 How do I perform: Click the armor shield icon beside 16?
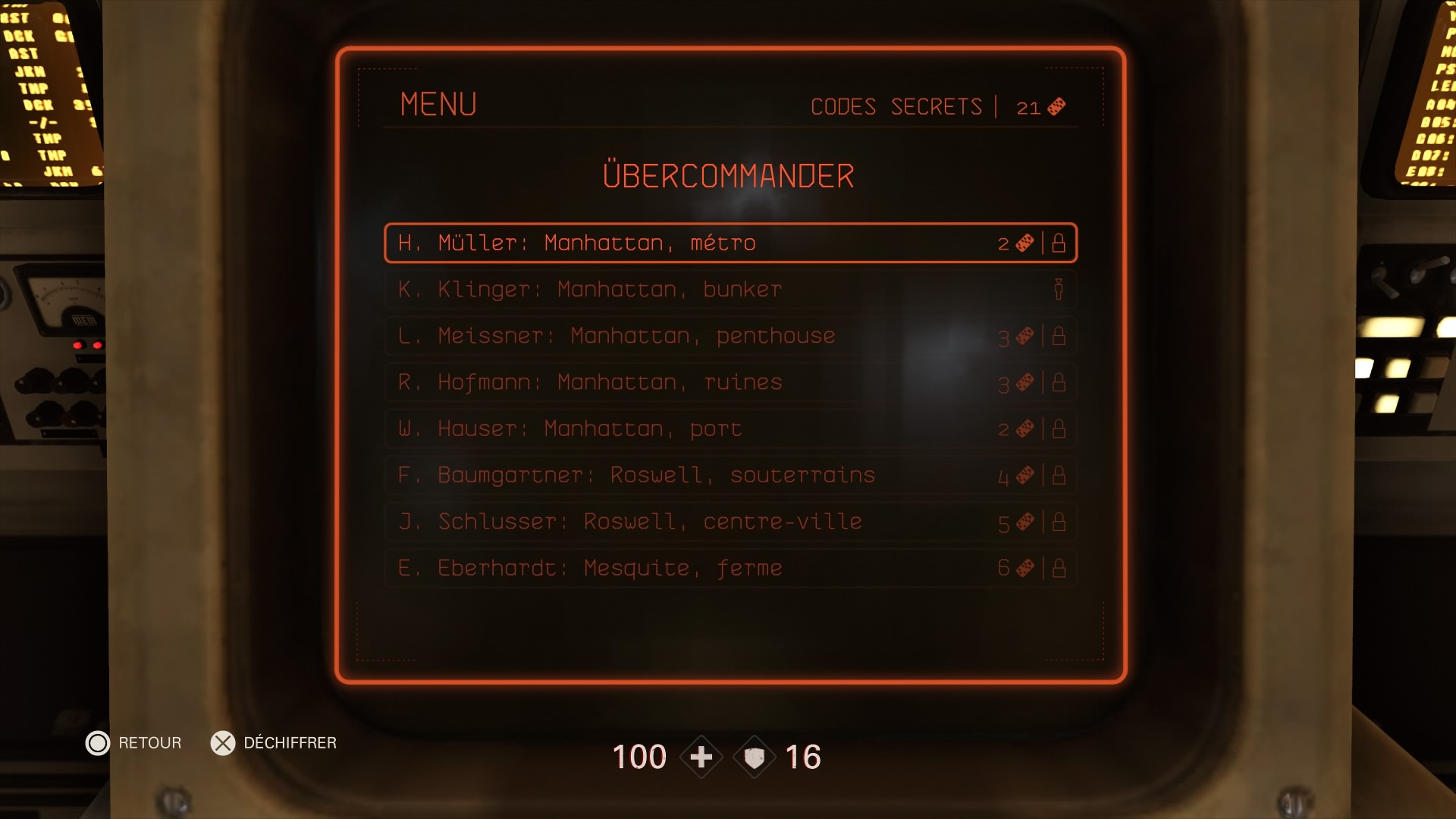[754, 757]
